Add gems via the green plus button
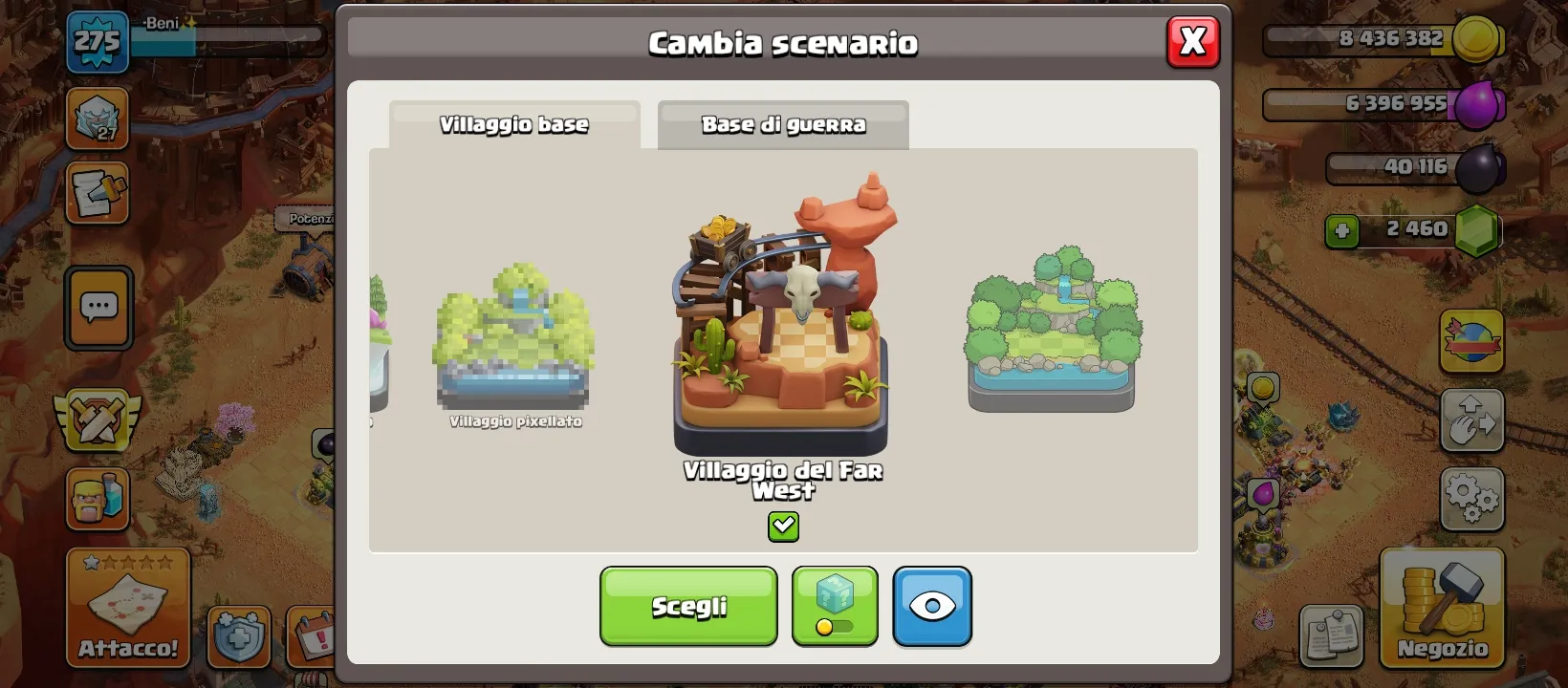The width and height of the screenshot is (1568, 688). tap(1342, 229)
